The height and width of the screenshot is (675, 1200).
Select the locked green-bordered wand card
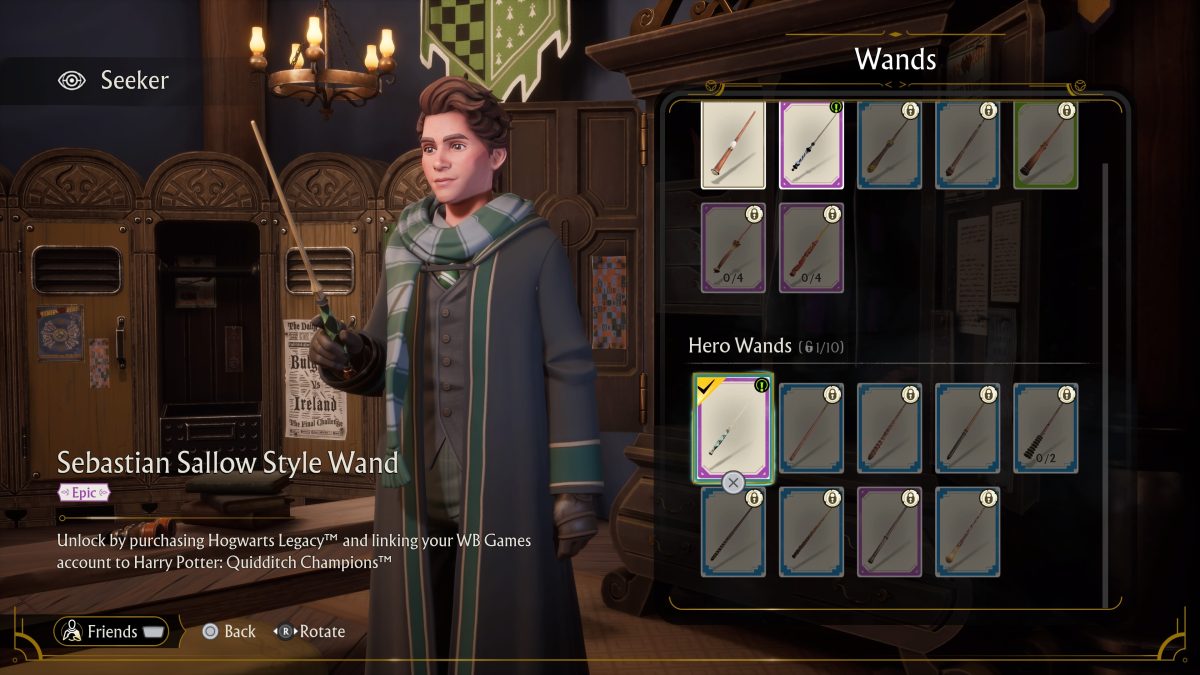click(1046, 144)
